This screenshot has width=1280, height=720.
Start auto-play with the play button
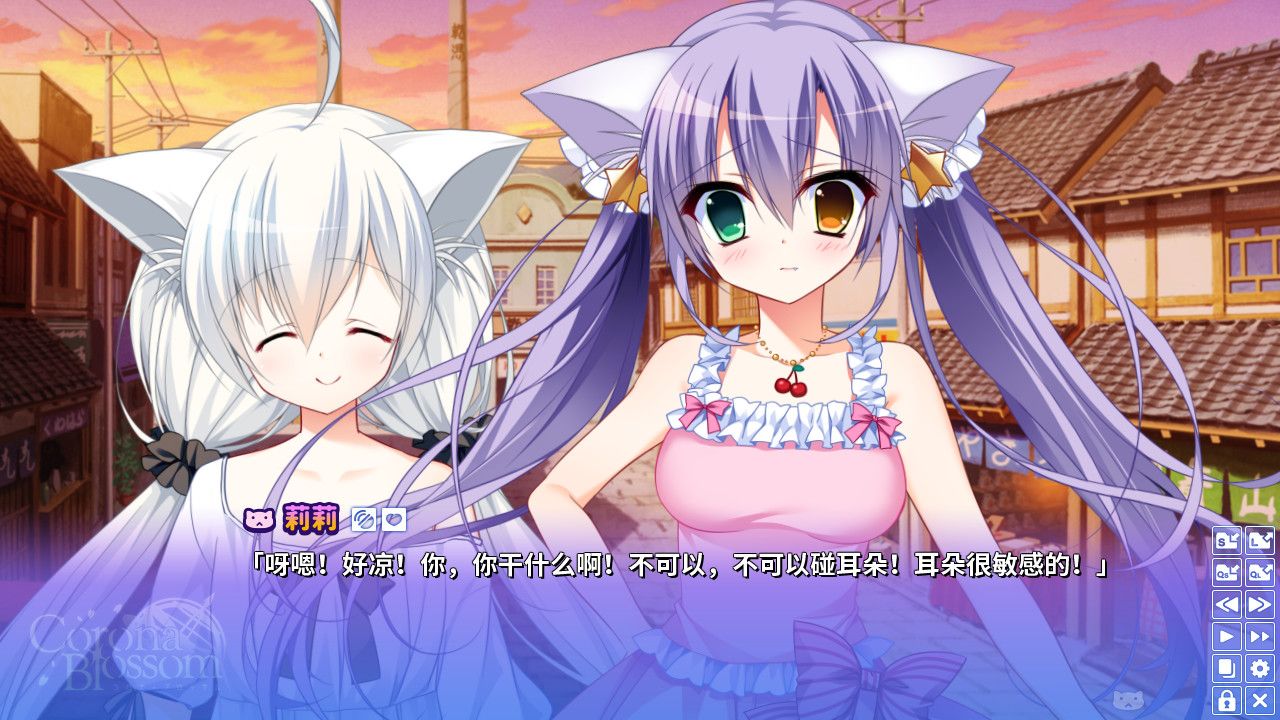click(x=1226, y=635)
